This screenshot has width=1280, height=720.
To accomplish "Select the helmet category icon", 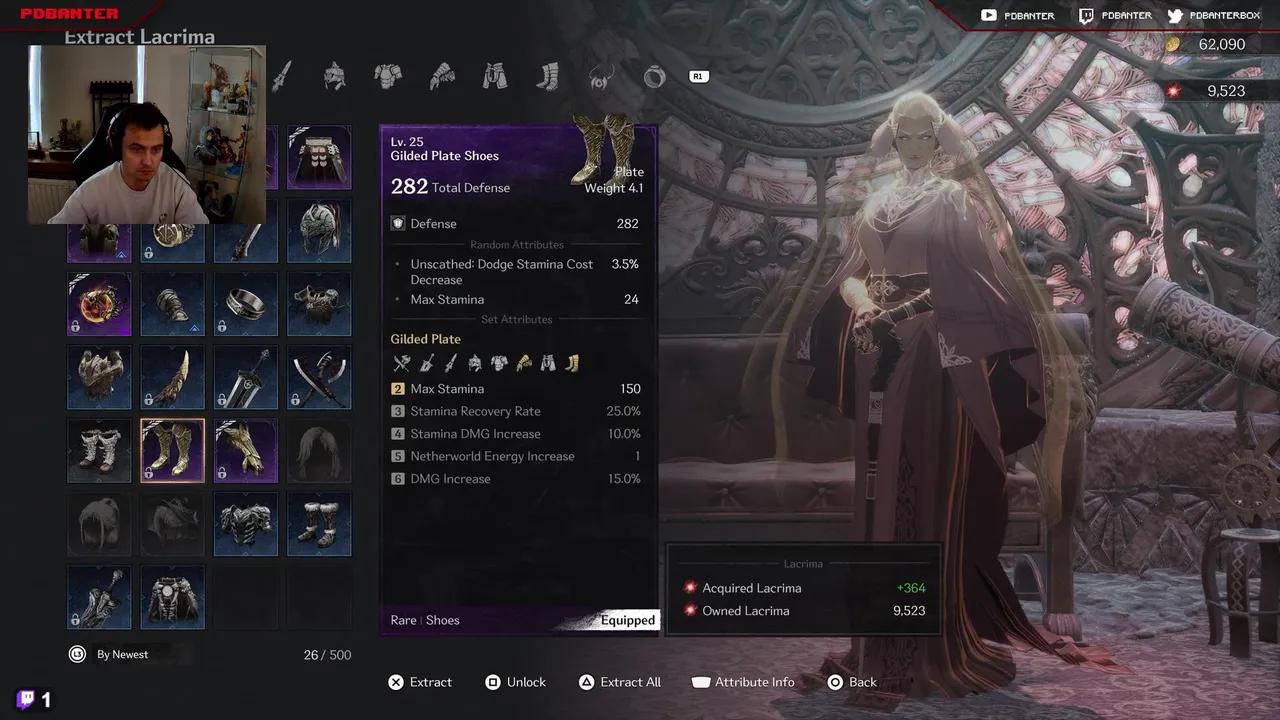I will tap(335, 75).
